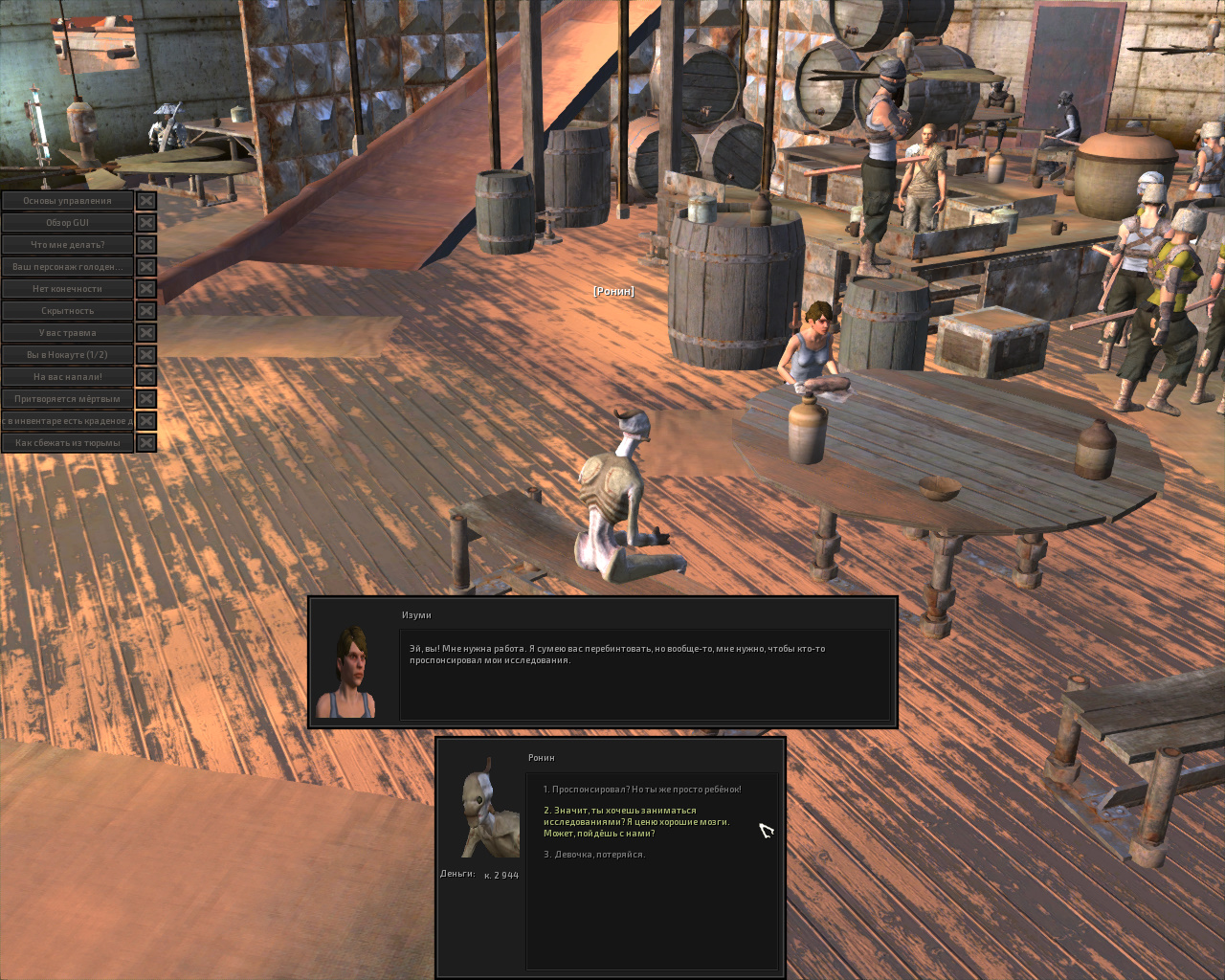Open the «Притворяется мёртвым» tutorial
Screen dimensions: 1225x980
67,399
